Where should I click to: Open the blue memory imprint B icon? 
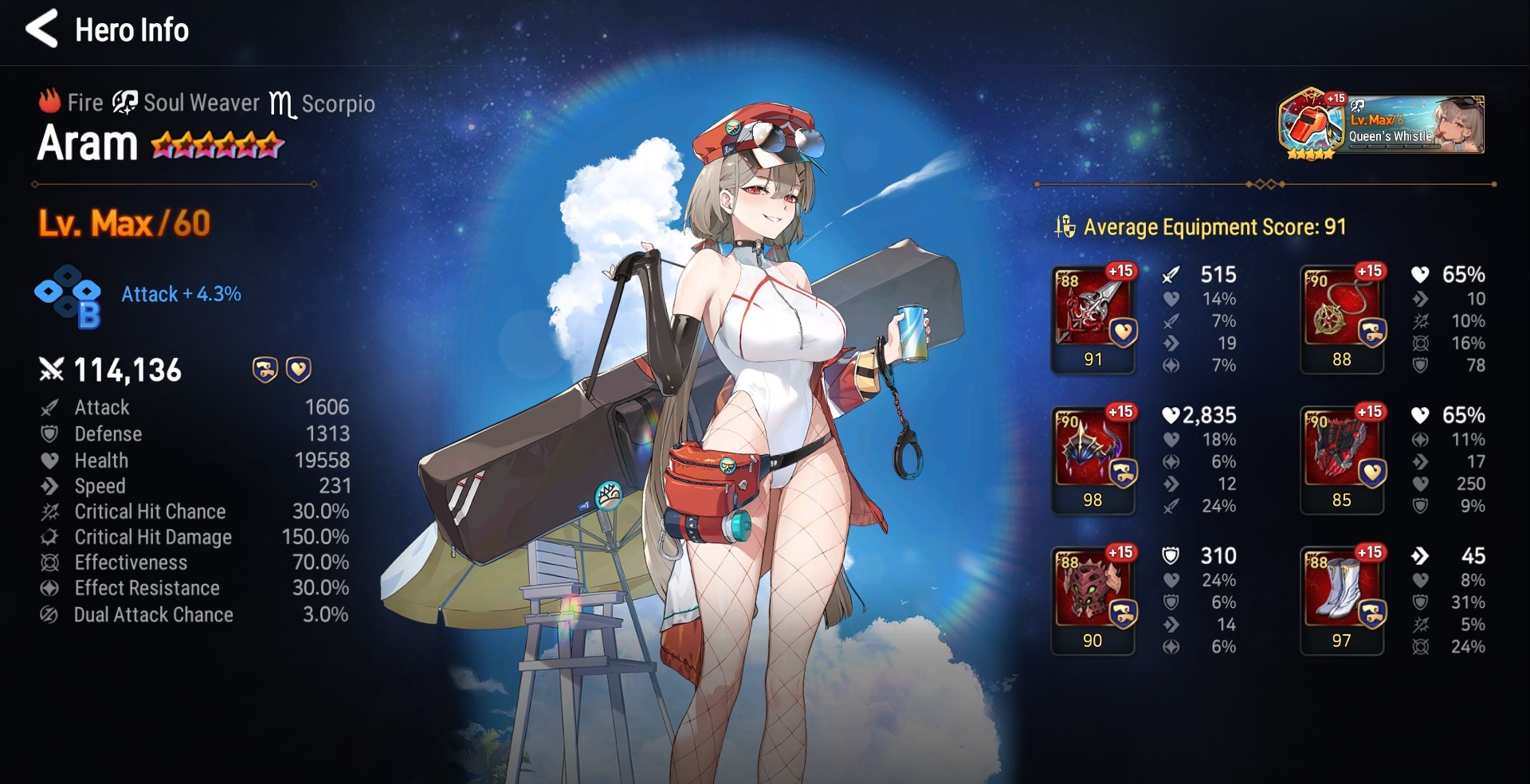(69, 296)
